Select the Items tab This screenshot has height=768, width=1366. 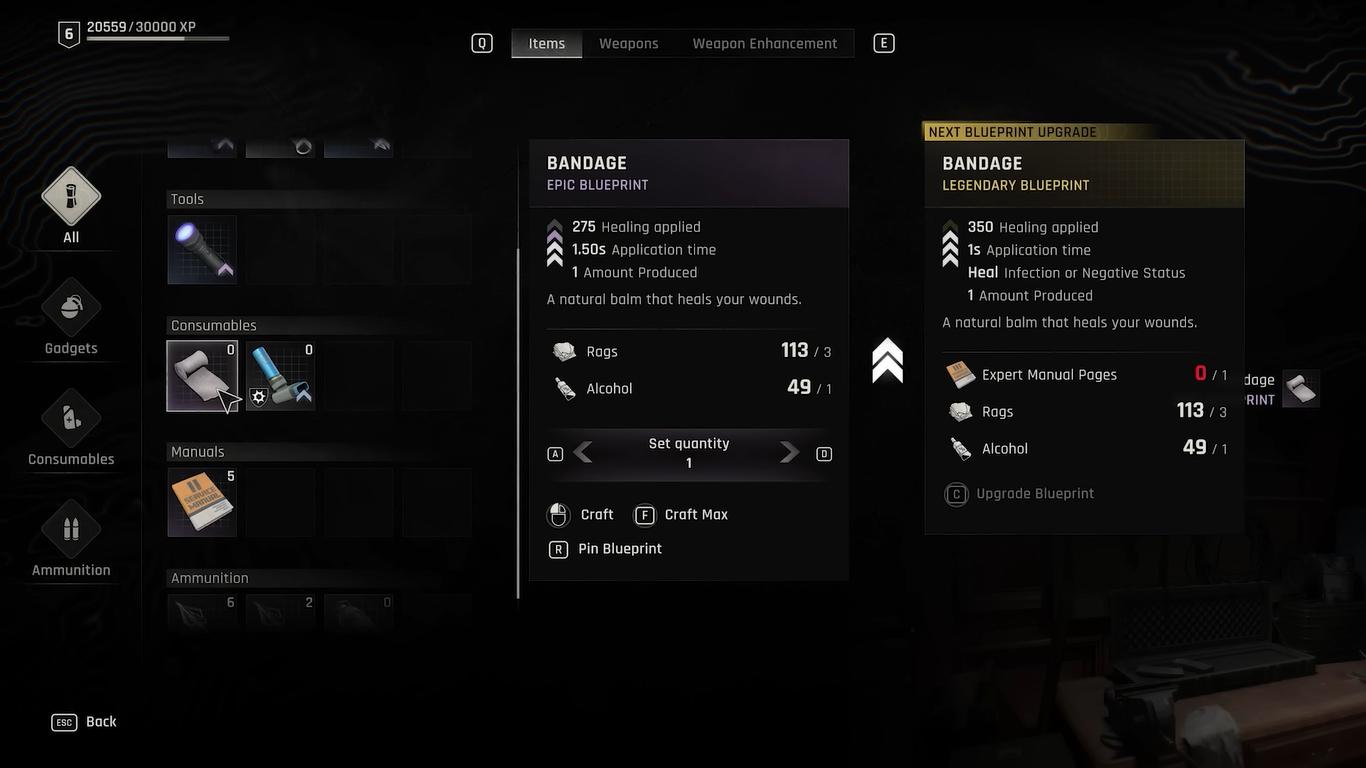pyautogui.click(x=547, y=43)
